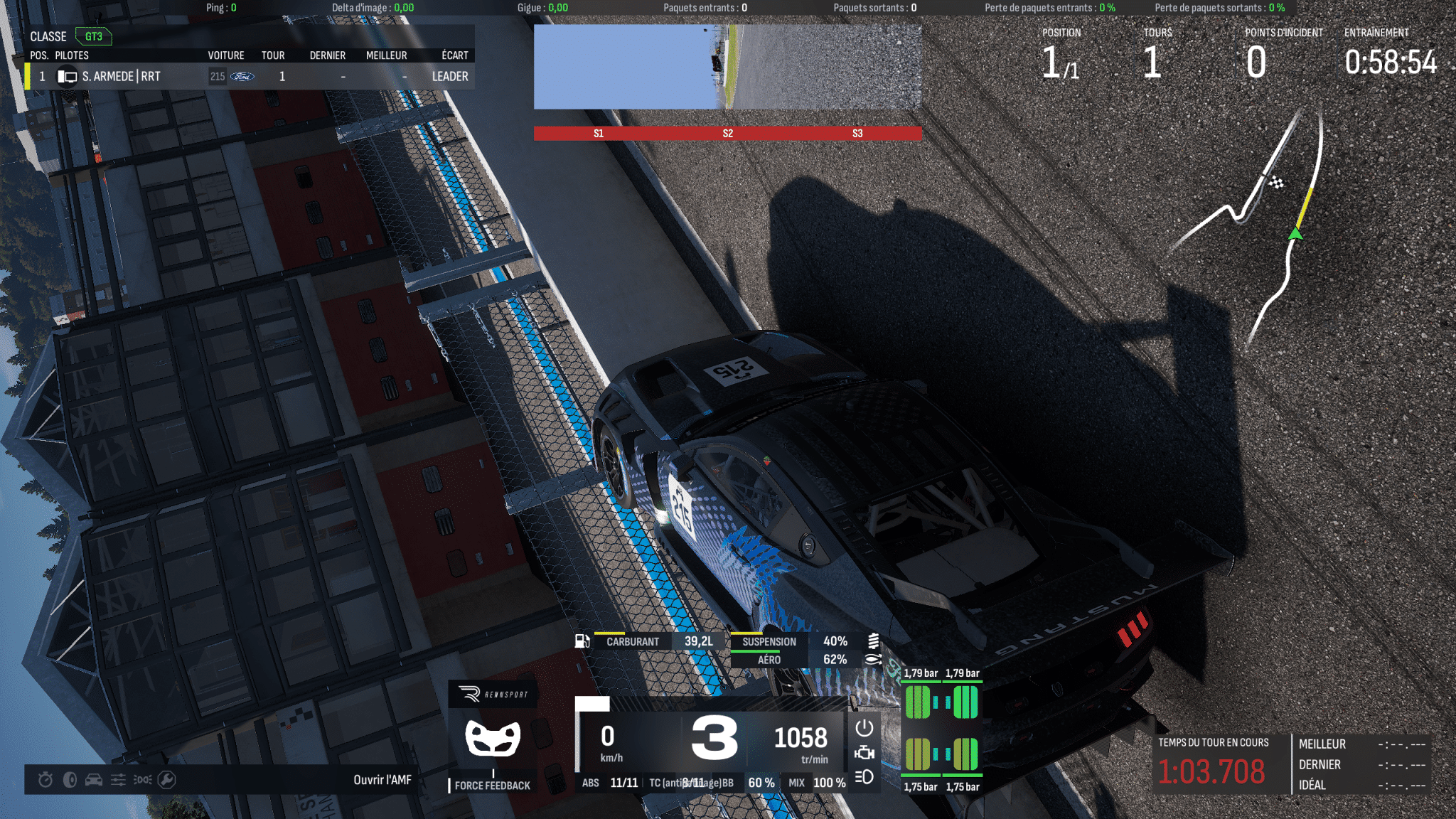
Task: Click the S2 sector bar
Action: [727, 132]
